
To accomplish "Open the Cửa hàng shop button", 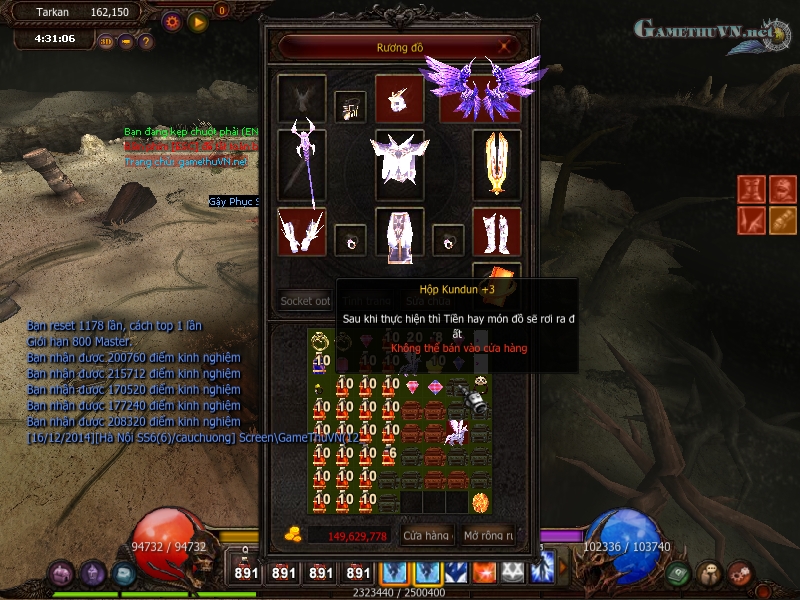I will [426, 536].
